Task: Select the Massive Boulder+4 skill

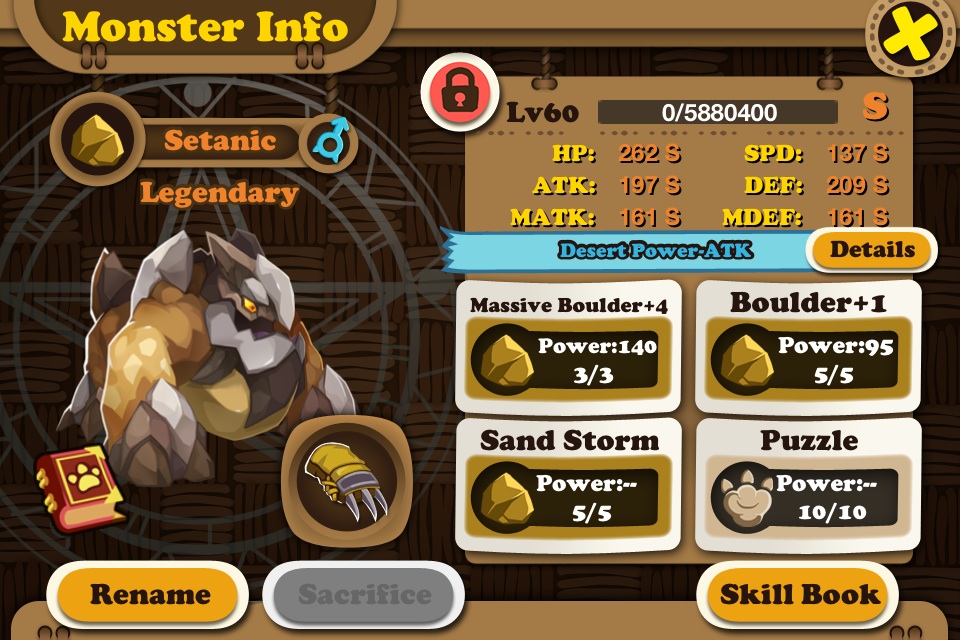Action: [x=568, y=345]
